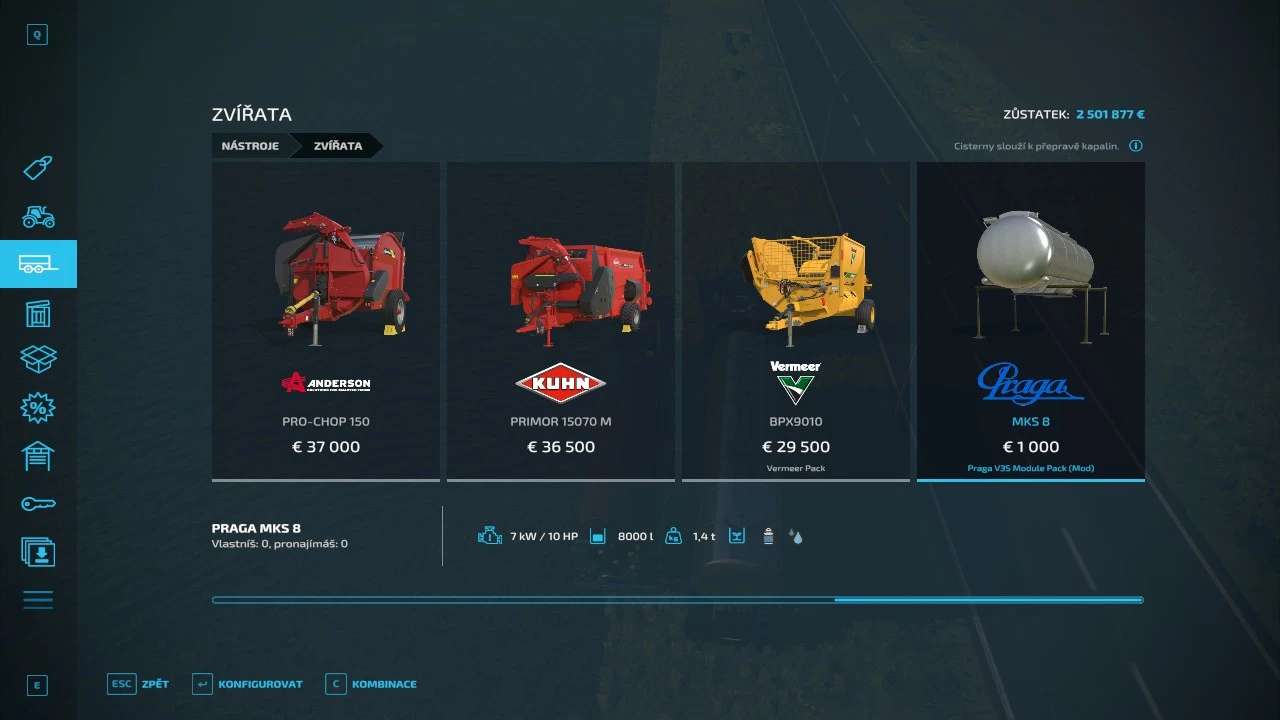Choose the Kuhn Primor 15070 M card
1280x720 pixels.
(560, 321)
